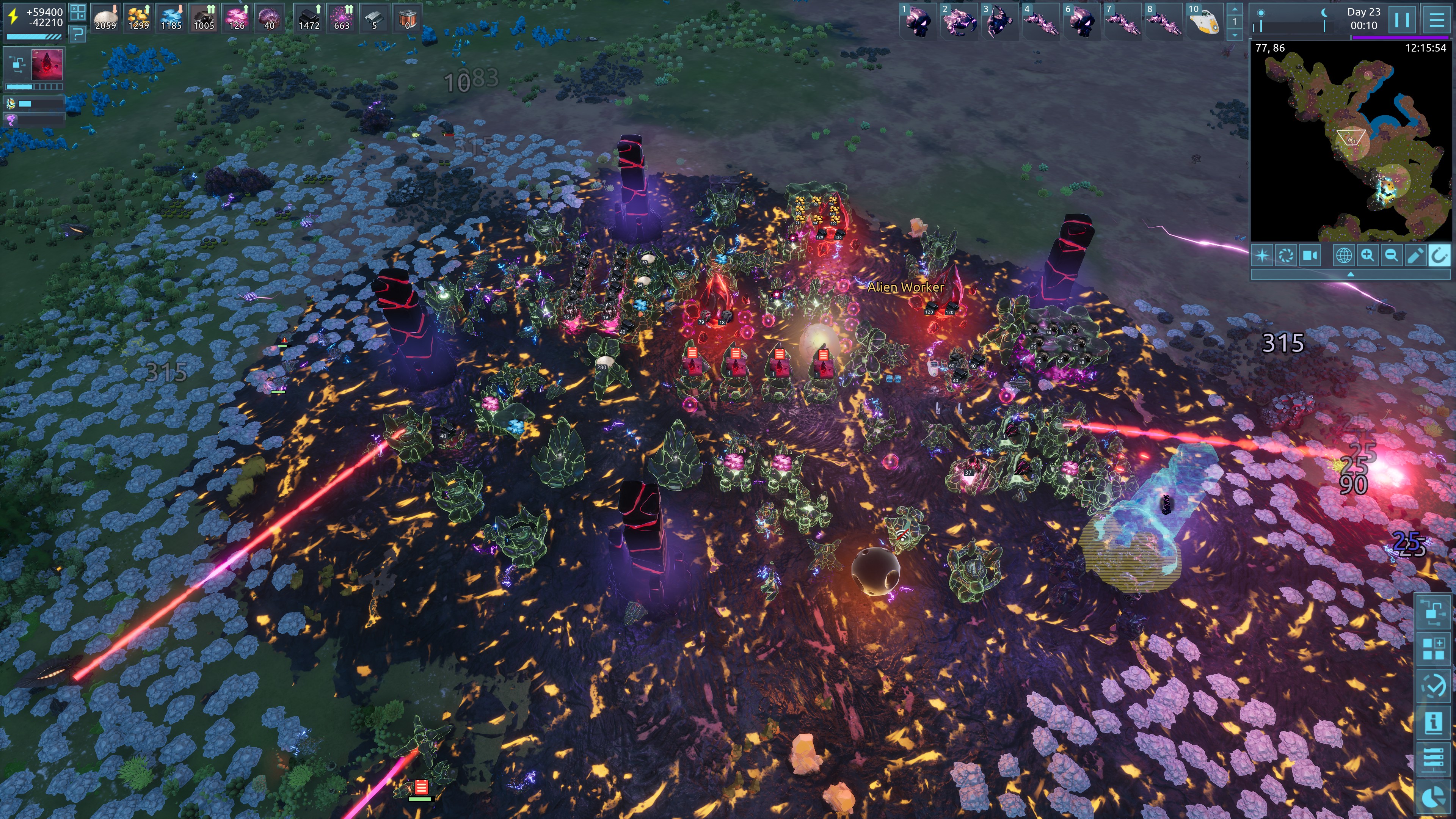Open the red crystal research portrait
Image resolution: width=1456 pixels, height=819 pixels.
coord(47,64)
